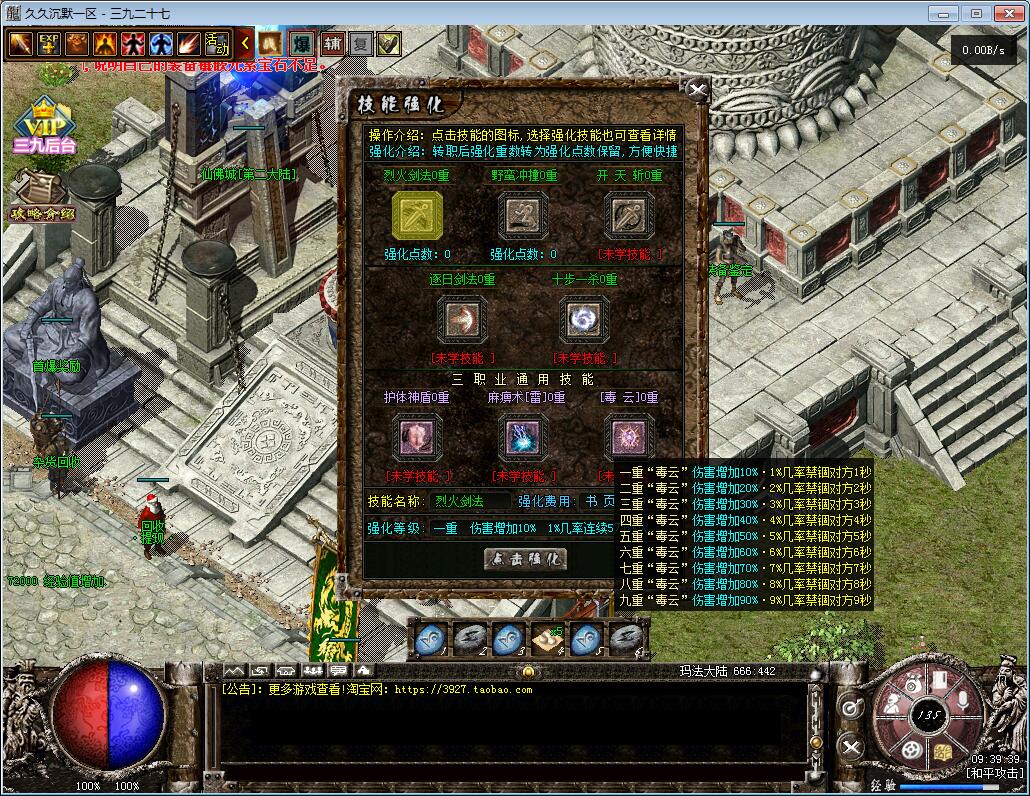Choose the 野蛮冲撞 skill icon
This screenshot has height=796, width=1030.
click(x=523, y=215)
